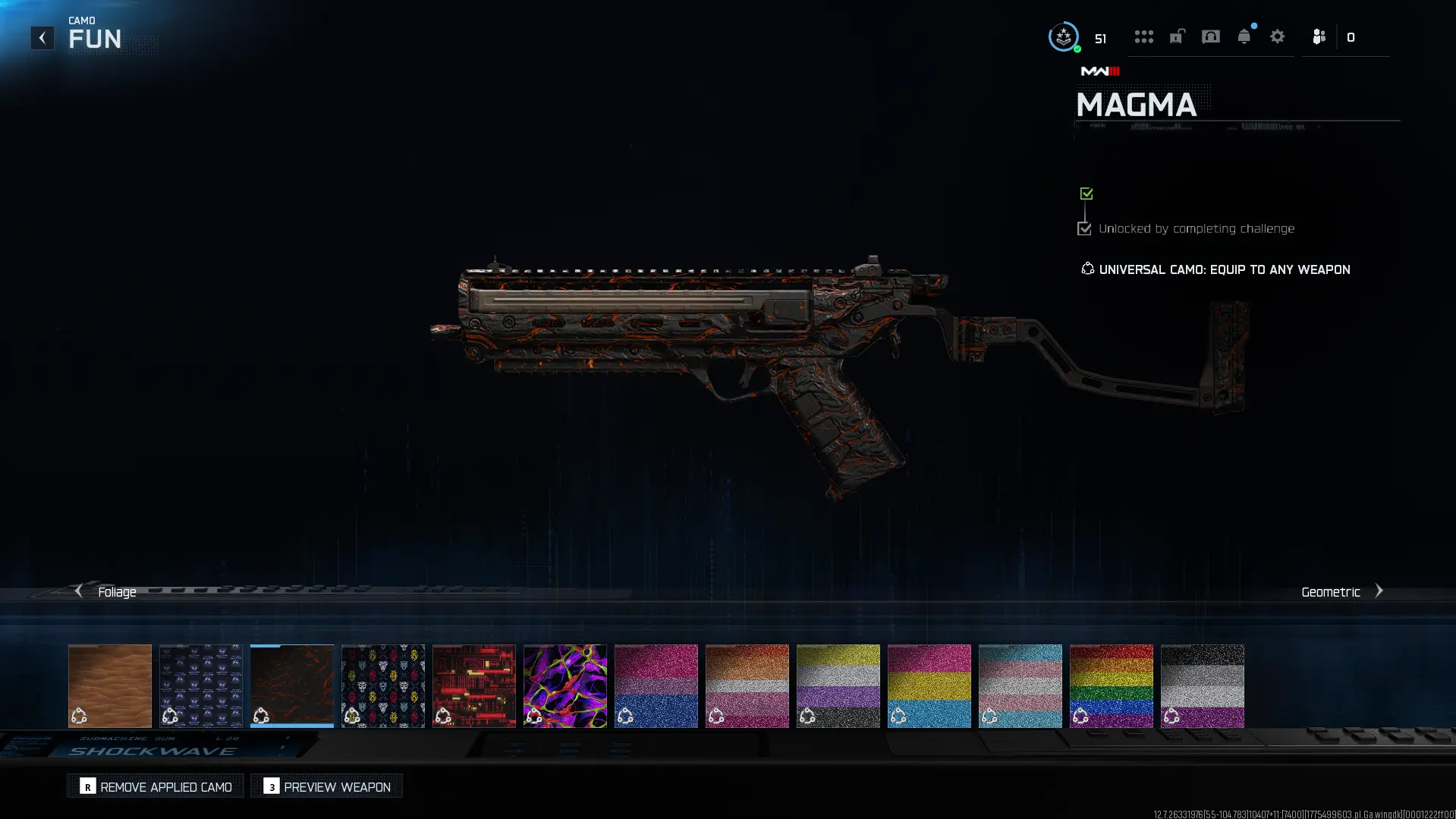The height and width of the screenshot is (819, 1456).
Task: Open the settings gear icon
Action: coord(1278,36)
